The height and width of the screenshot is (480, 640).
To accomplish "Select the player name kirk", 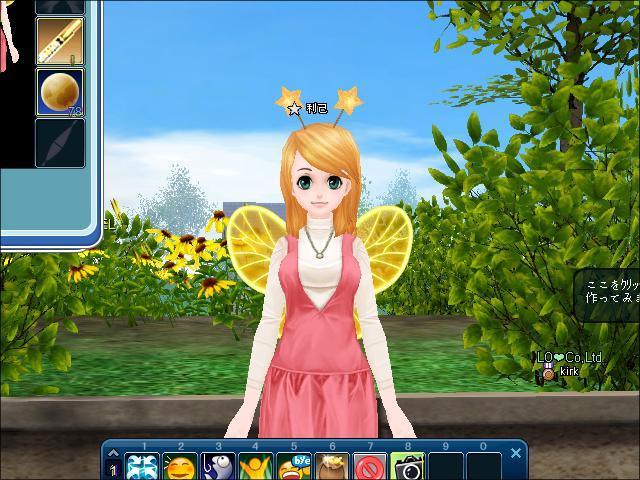I will point(569,371).
